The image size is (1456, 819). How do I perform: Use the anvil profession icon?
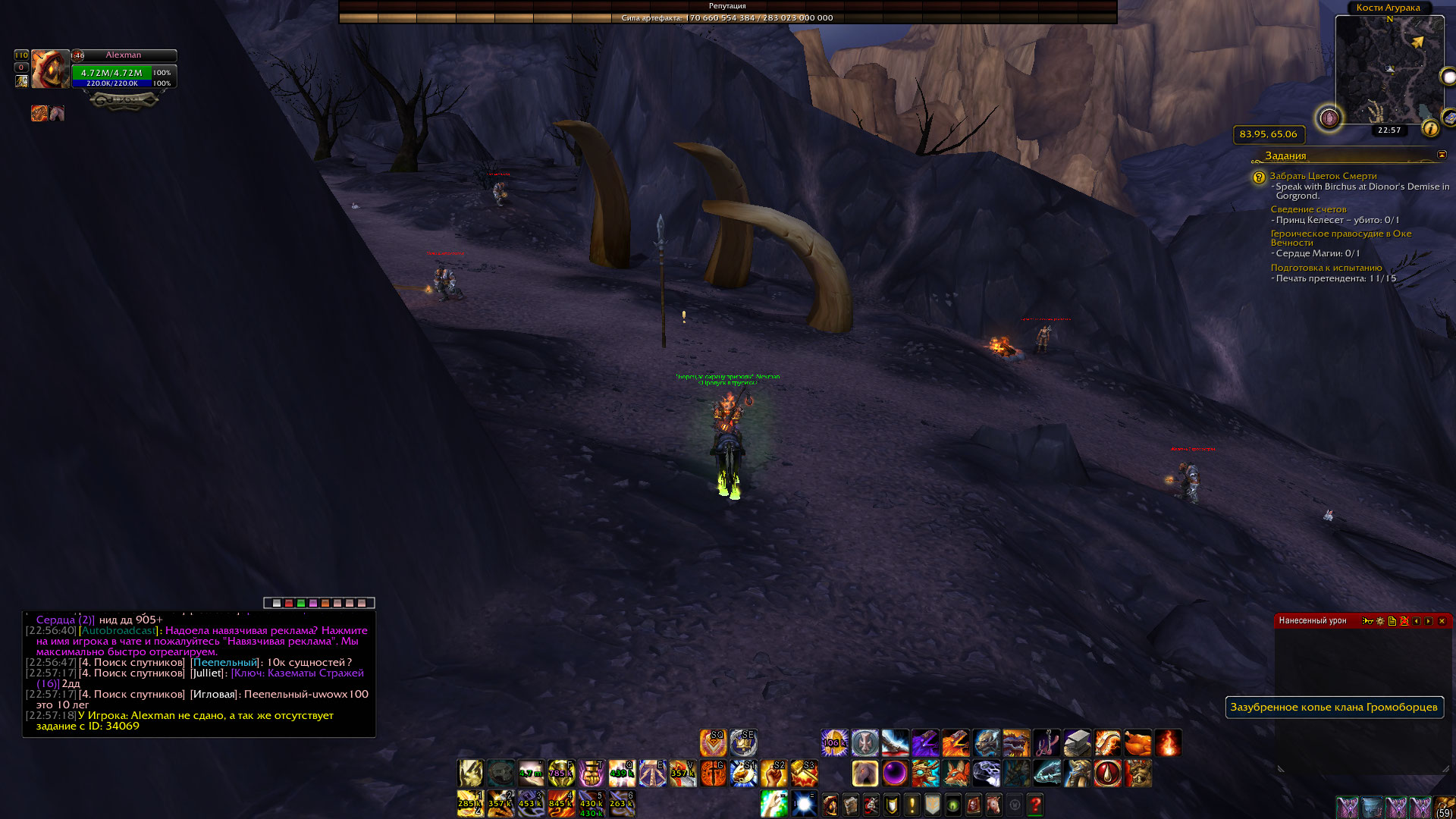1077,743
